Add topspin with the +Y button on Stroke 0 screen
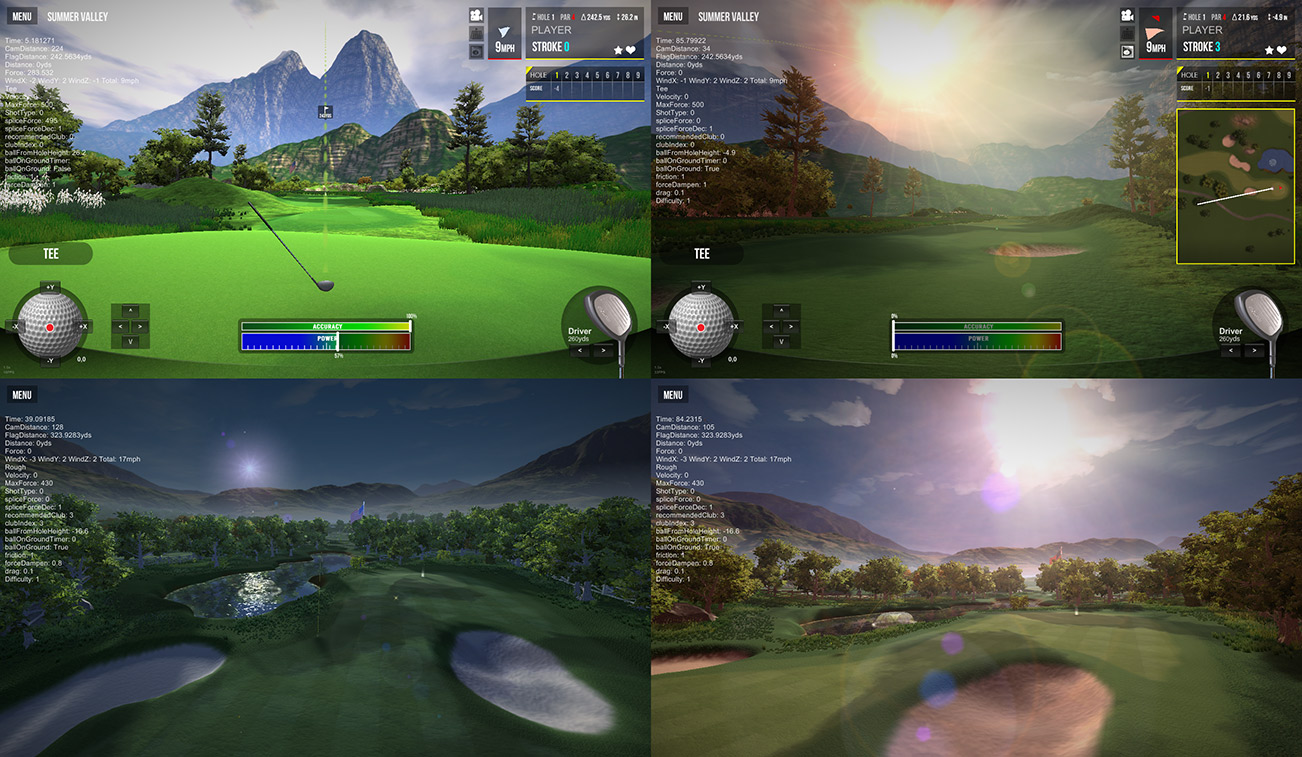 tap(50, 288)
